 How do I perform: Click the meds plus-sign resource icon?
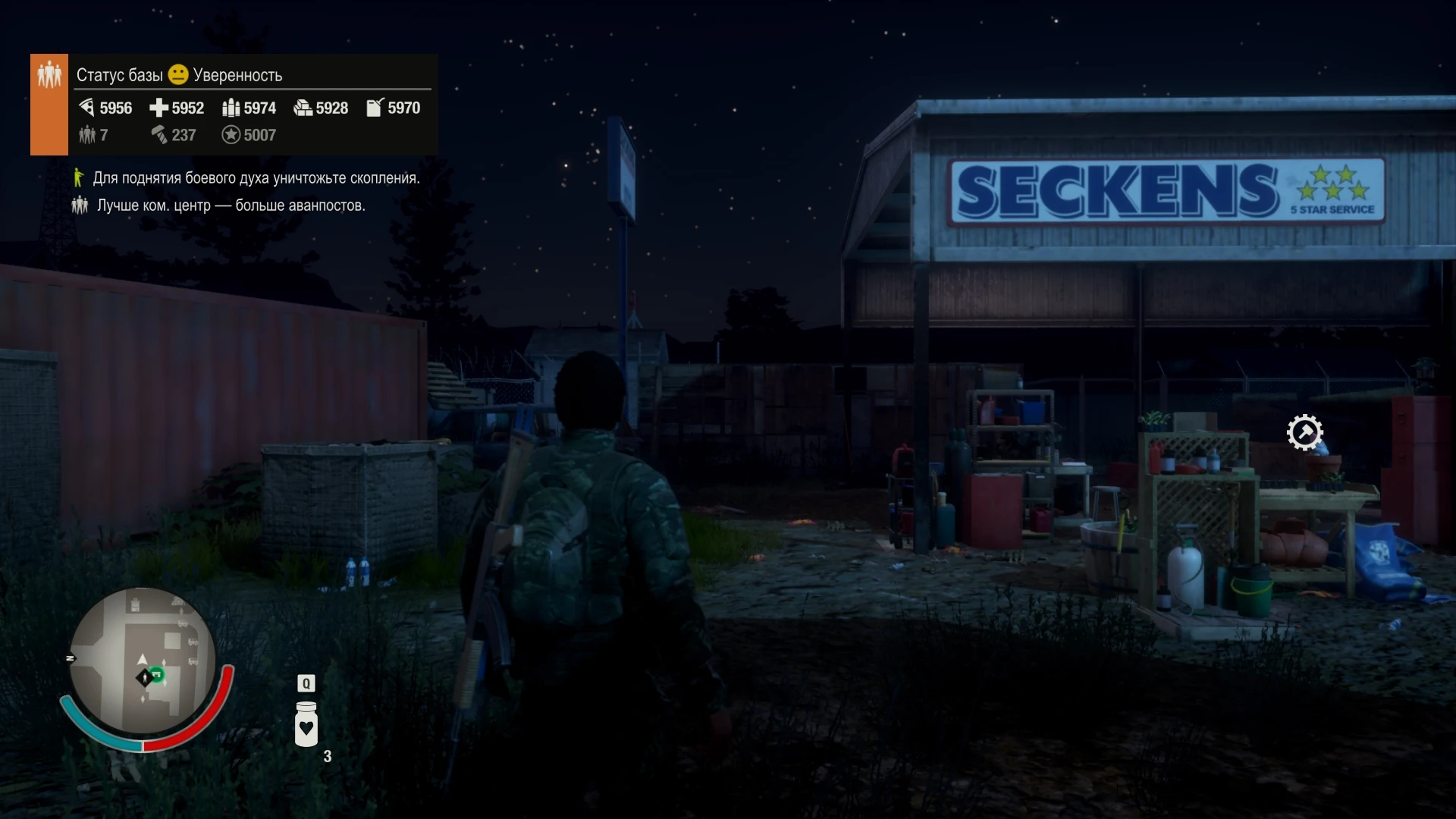click(x=159, y=108)
